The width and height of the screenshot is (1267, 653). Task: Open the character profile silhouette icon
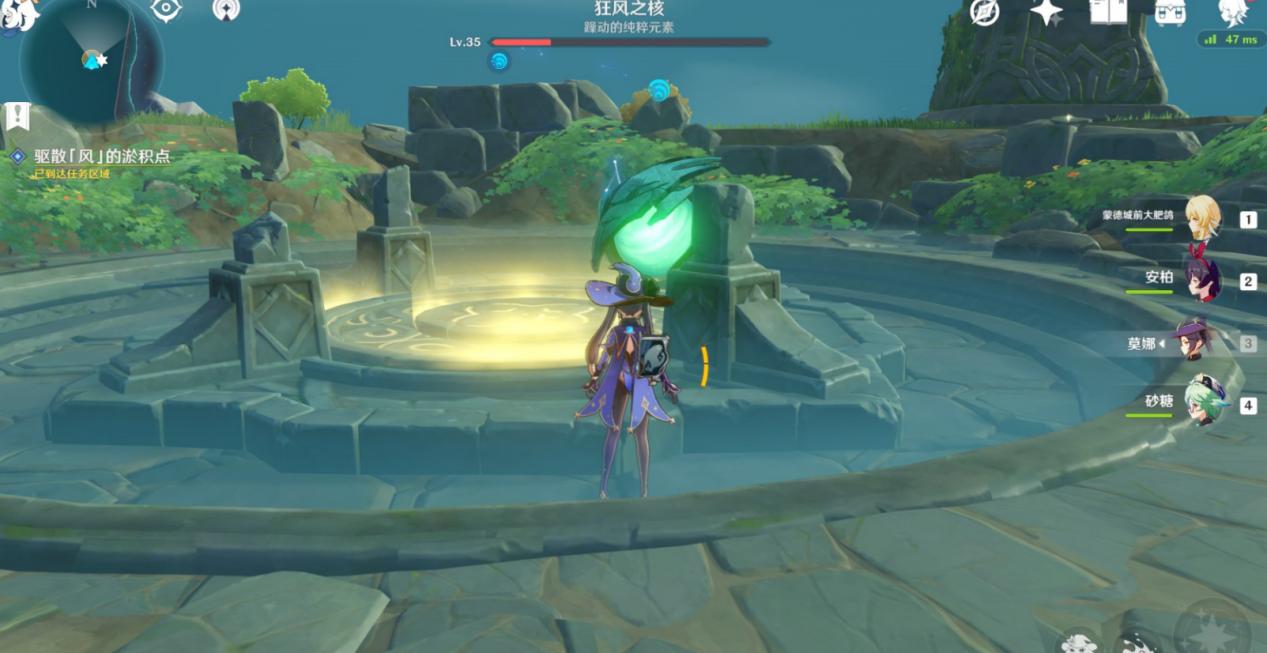click(1234, 12)
